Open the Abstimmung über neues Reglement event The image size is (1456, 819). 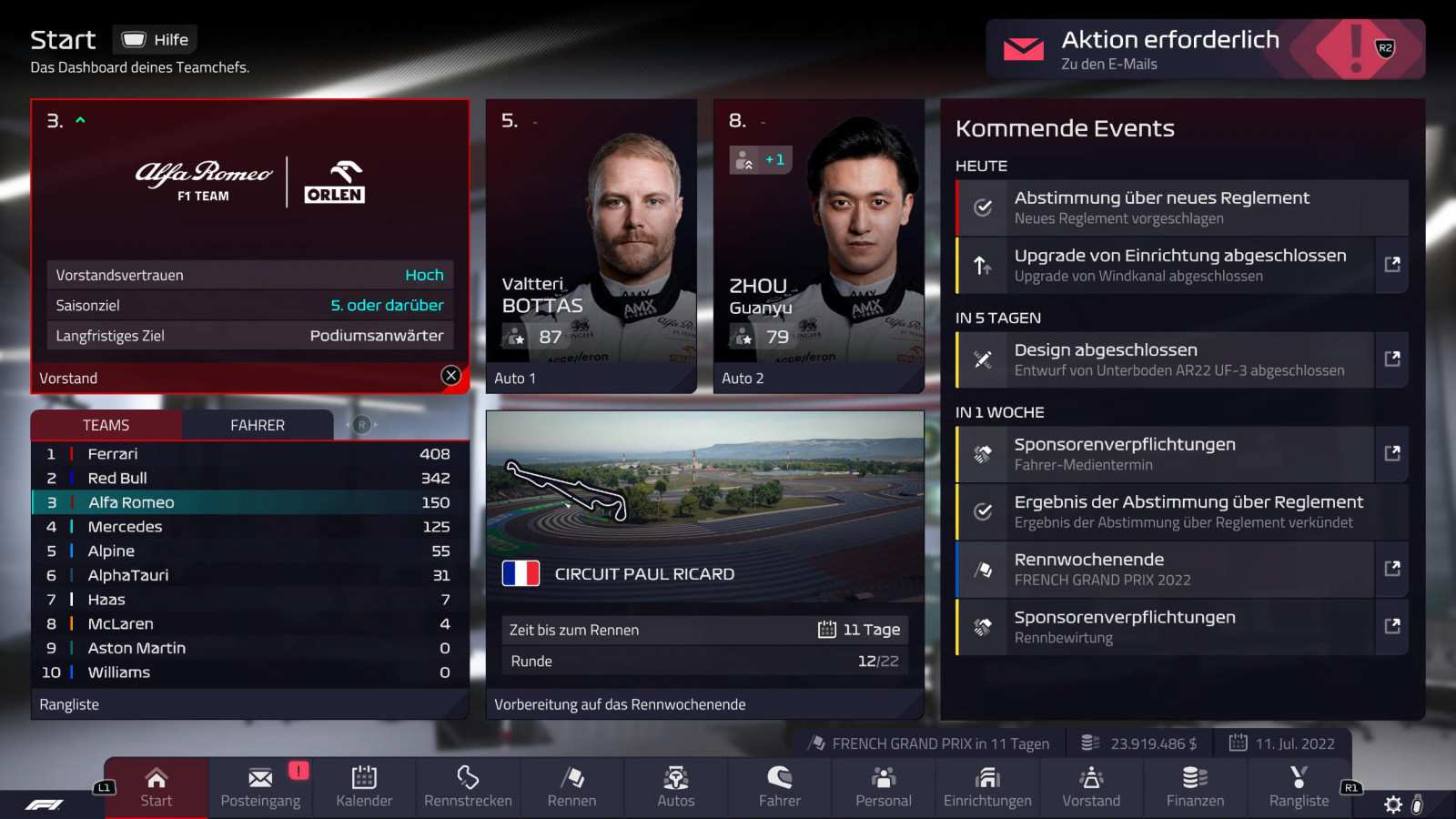coord(1182,207)
